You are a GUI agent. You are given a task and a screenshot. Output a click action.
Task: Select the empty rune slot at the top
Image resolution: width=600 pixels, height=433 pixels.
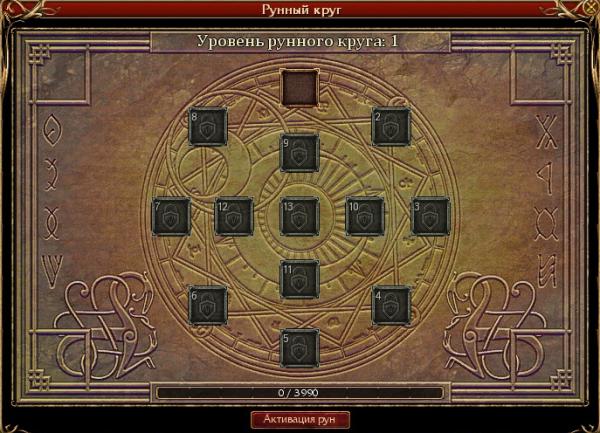click(299, 88)
